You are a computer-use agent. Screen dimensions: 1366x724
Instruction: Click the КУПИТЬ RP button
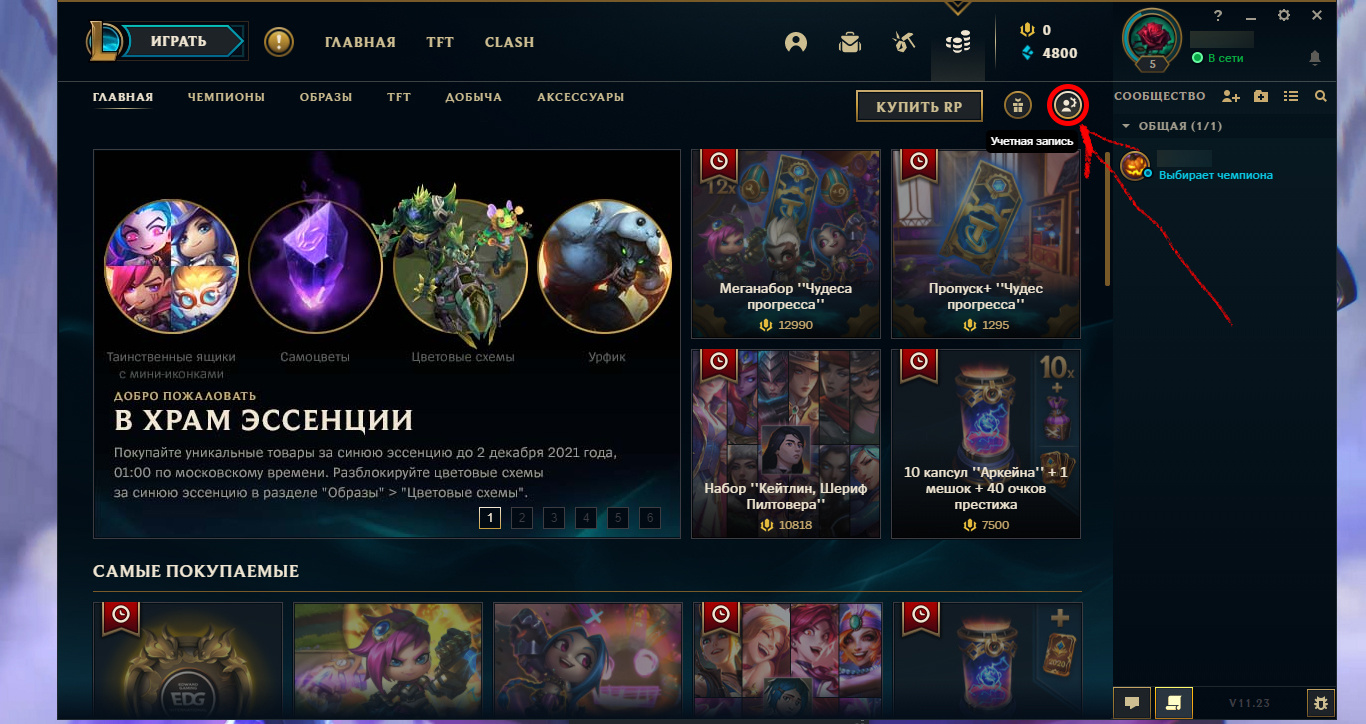point(918,105)
